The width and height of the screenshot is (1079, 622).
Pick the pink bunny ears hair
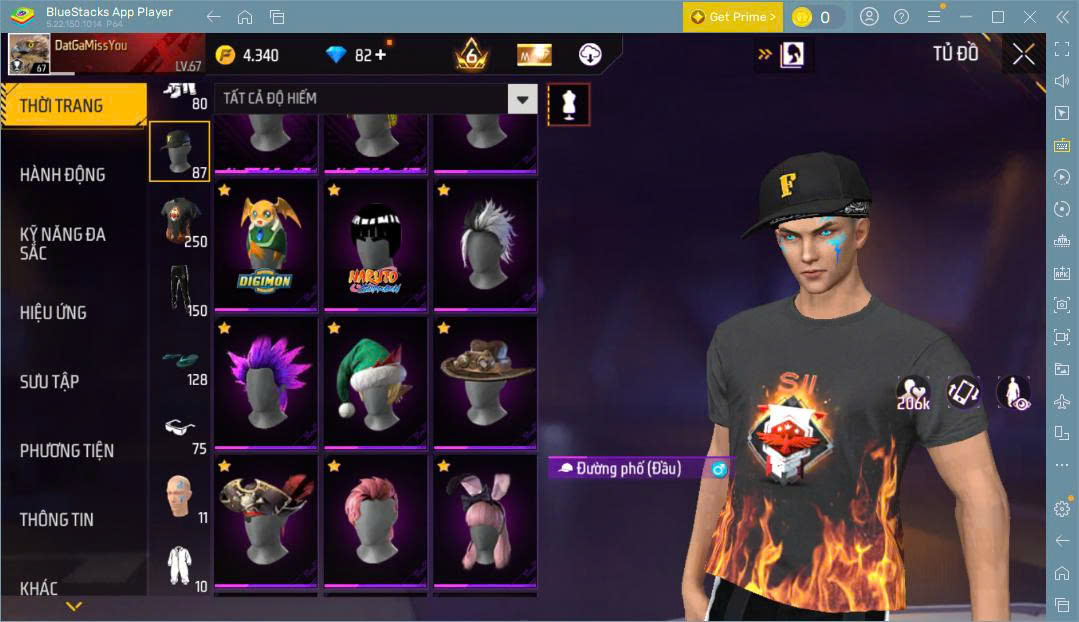(484, 519)
